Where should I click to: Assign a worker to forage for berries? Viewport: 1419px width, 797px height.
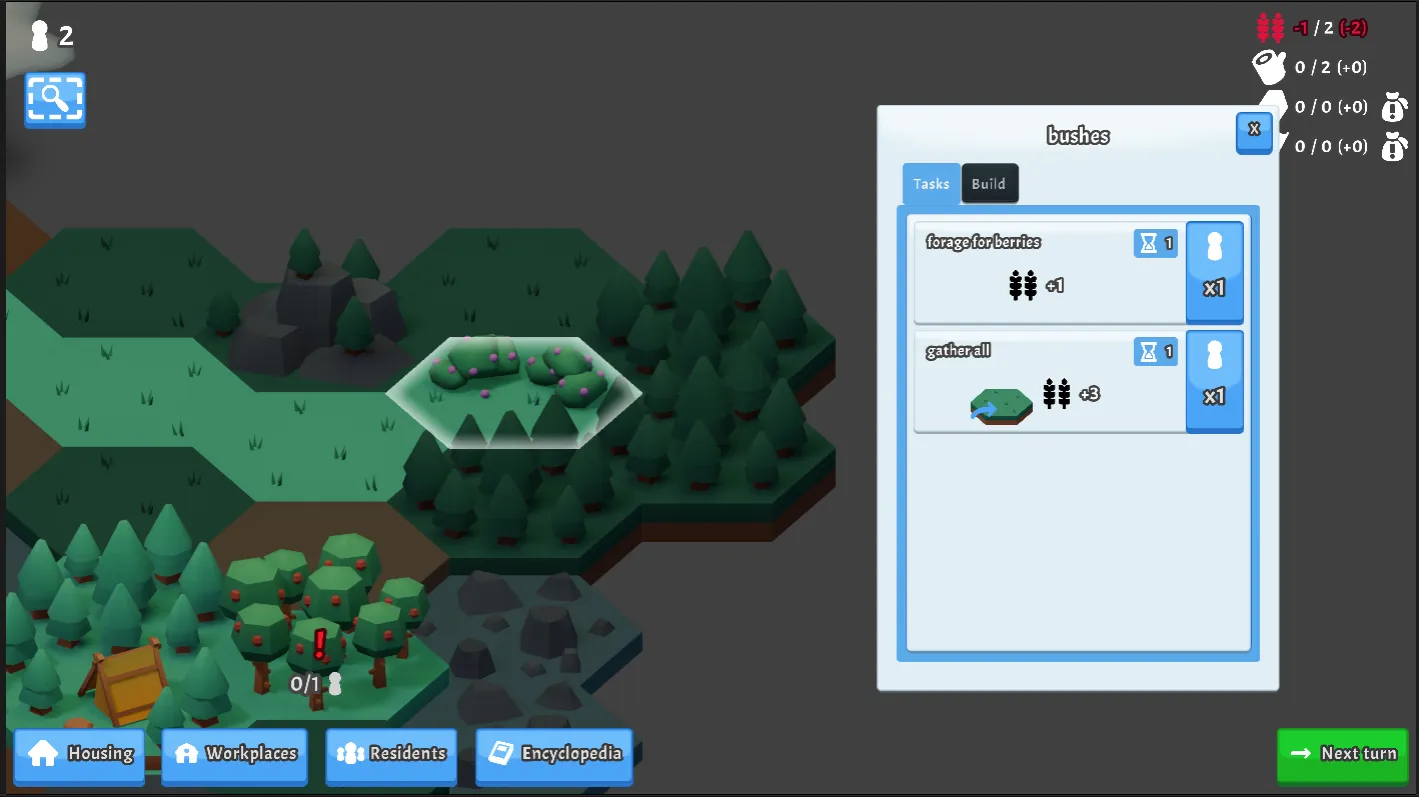click(1214, 272)
